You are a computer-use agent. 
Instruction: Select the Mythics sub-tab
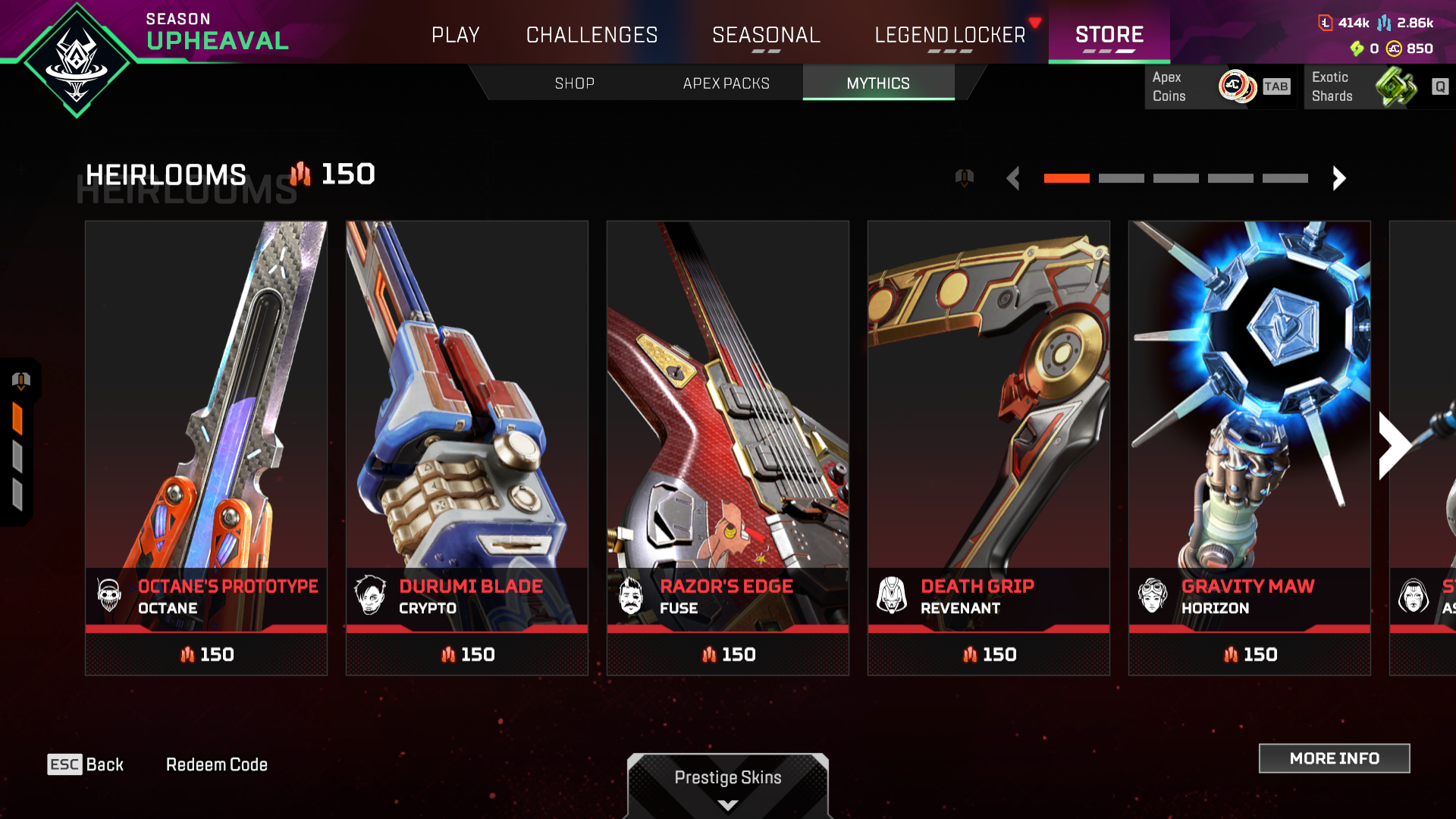(x=878, y=83)
